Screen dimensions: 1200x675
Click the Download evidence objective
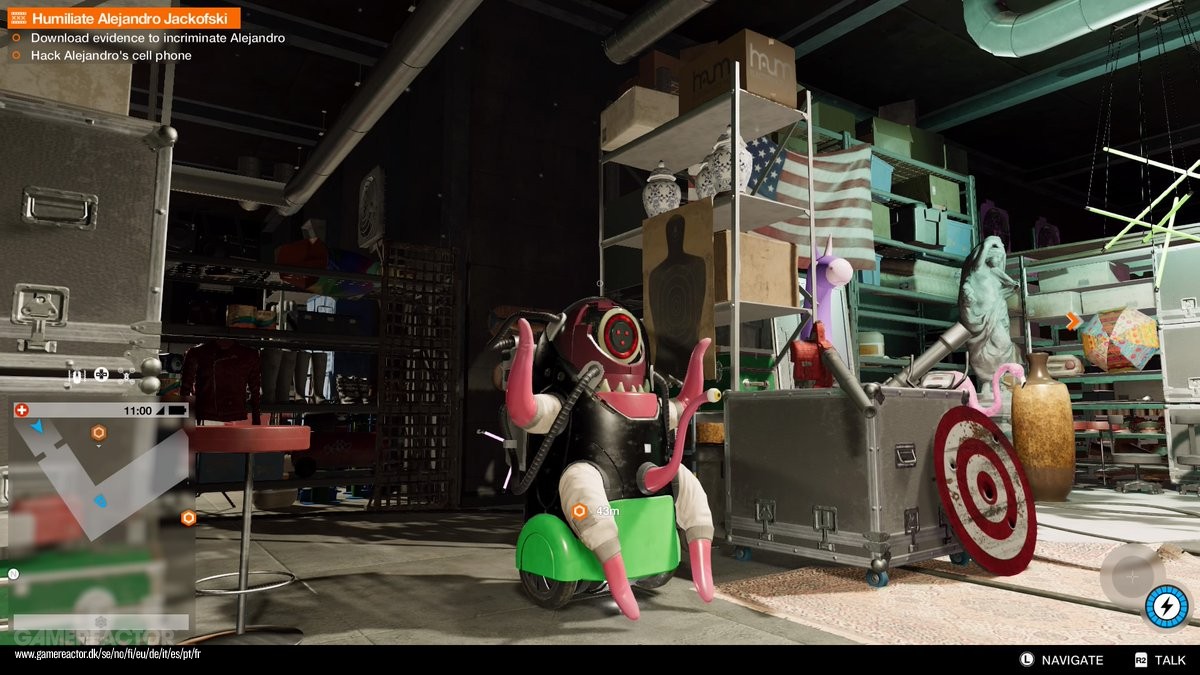(157, 38)
